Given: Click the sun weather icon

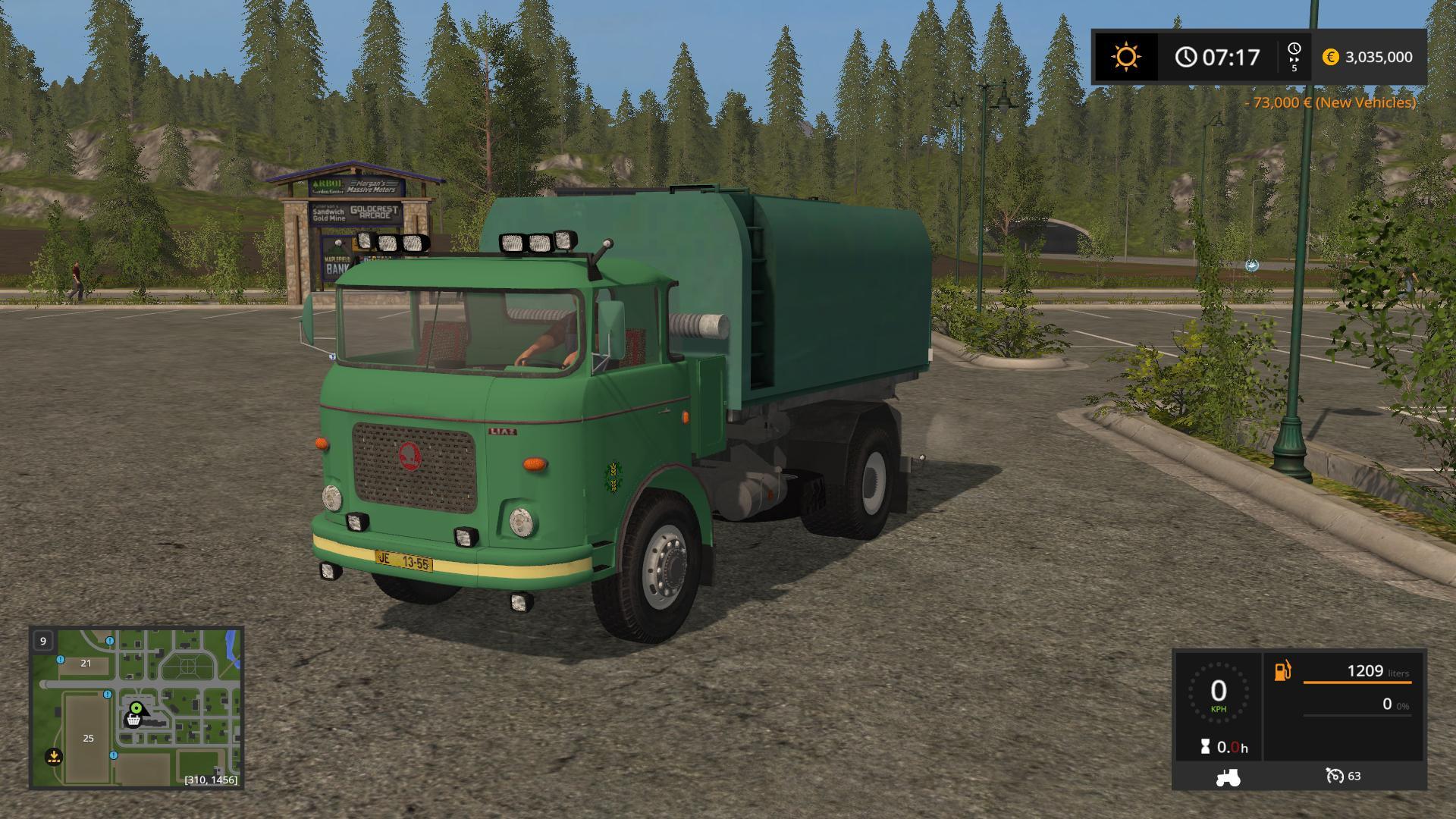Looking at the screenshot, I should pyautogui.click(x=1125, y=57).
